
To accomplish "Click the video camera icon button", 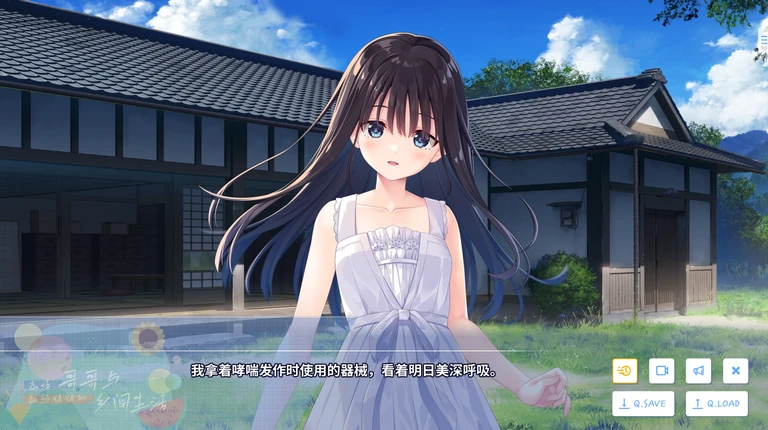I will click(x=661, y=371).
